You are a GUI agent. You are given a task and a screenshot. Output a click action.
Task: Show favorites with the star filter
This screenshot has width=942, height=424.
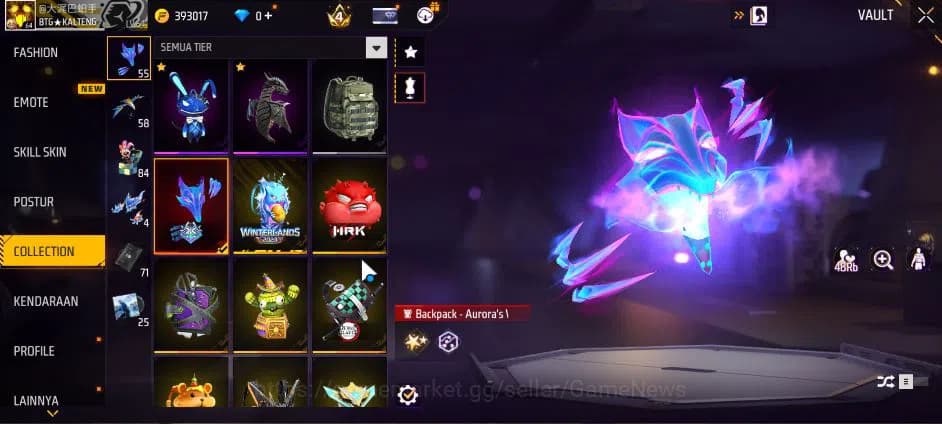pyautogui.click(x=410, y=52)
